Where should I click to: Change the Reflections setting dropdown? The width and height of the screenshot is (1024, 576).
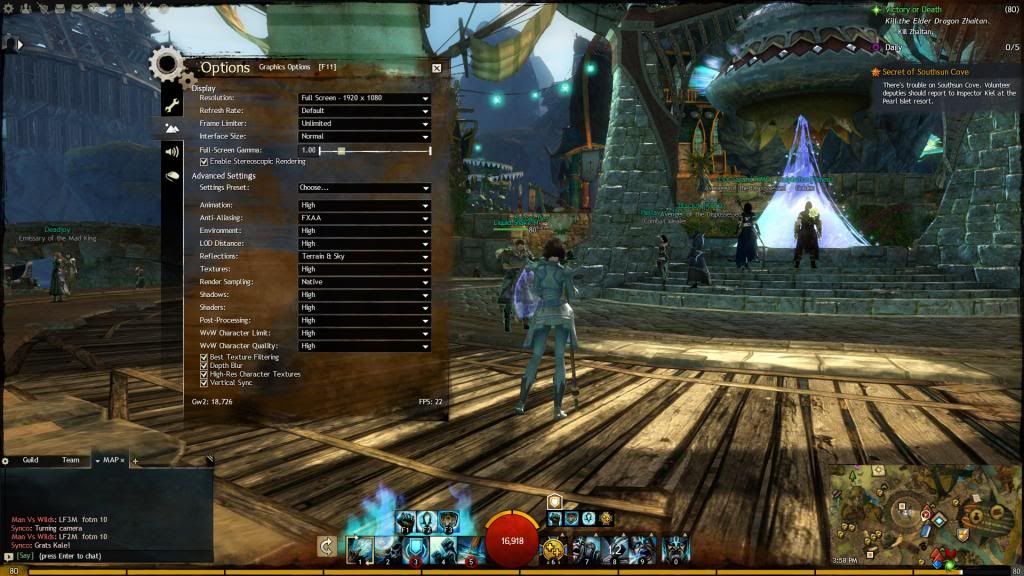[x=364, y=257]
